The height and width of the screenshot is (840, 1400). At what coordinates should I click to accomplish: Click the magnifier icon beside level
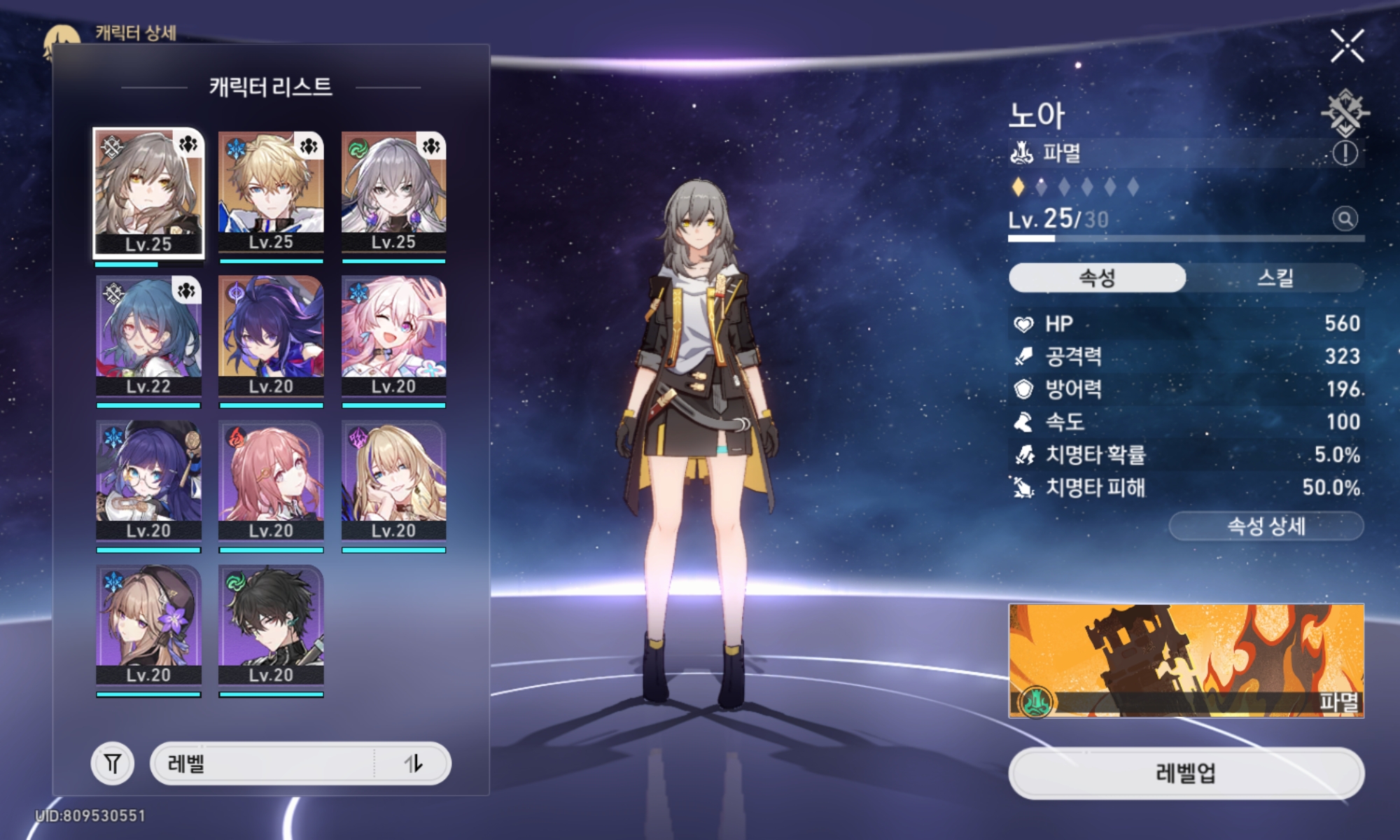(x=1345, y=219)
